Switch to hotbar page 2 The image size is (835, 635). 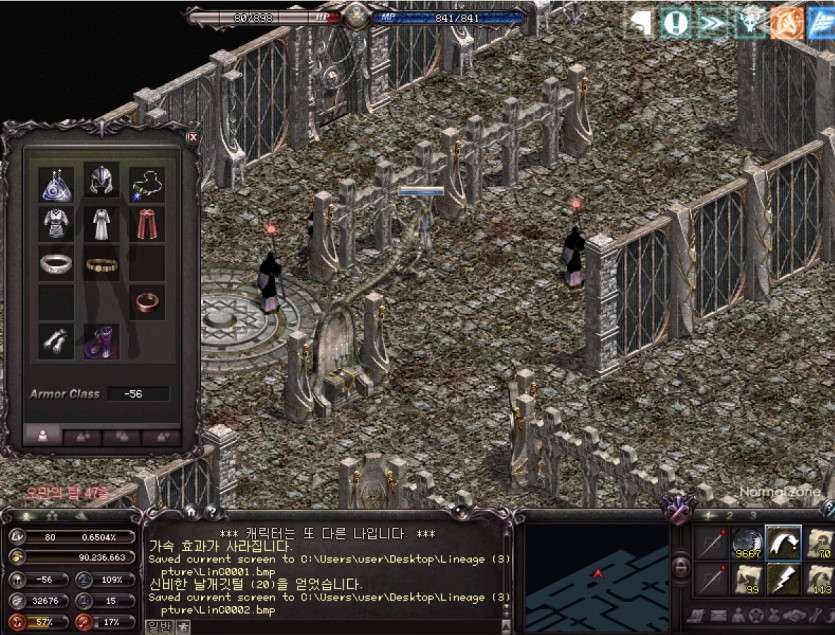[730, 515]
